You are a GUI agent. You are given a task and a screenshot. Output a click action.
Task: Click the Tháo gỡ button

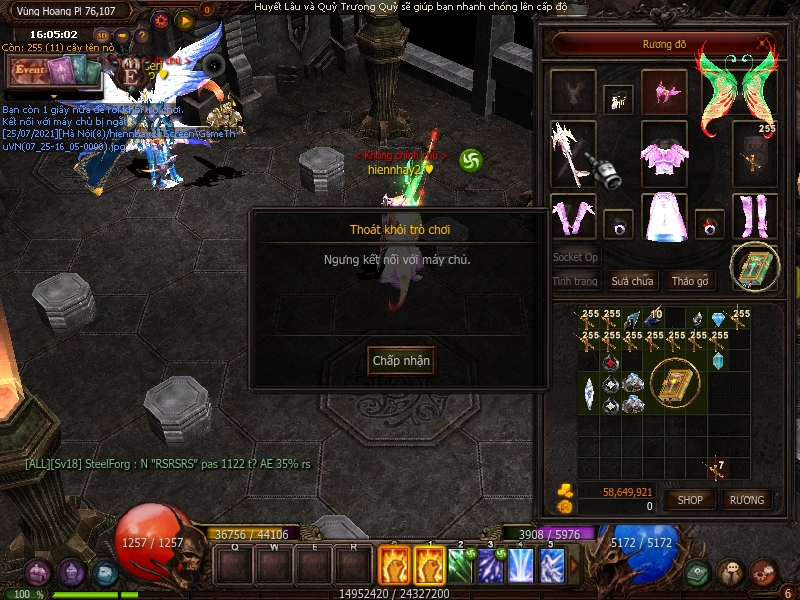click(x=689, y=281)
